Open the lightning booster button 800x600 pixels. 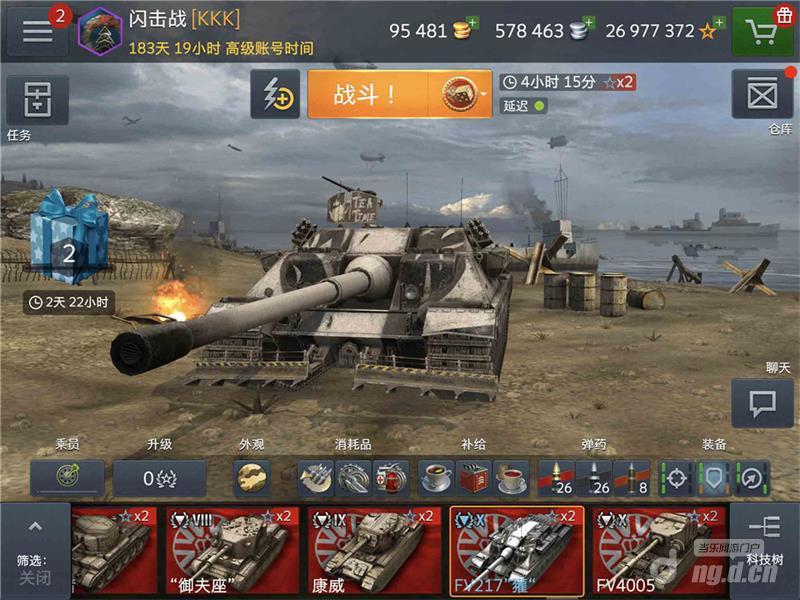coord(275,95)
